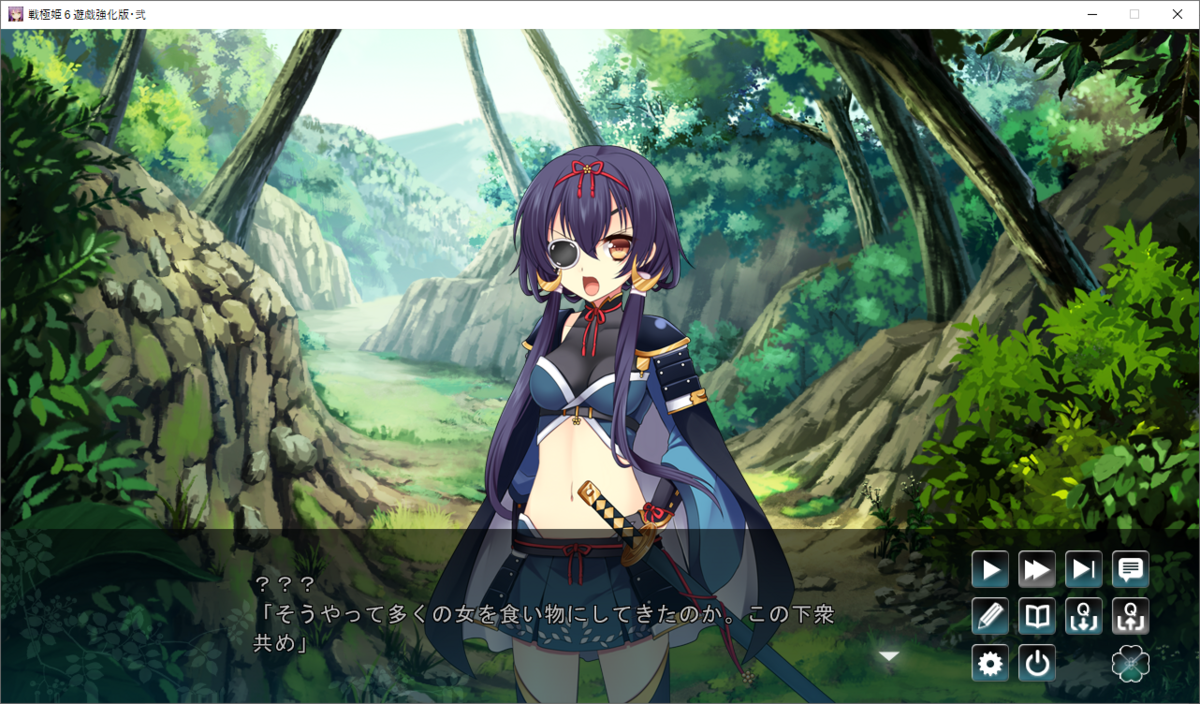
Task: Quick load using the Q up-arrow button
Action: (1131, 616)
